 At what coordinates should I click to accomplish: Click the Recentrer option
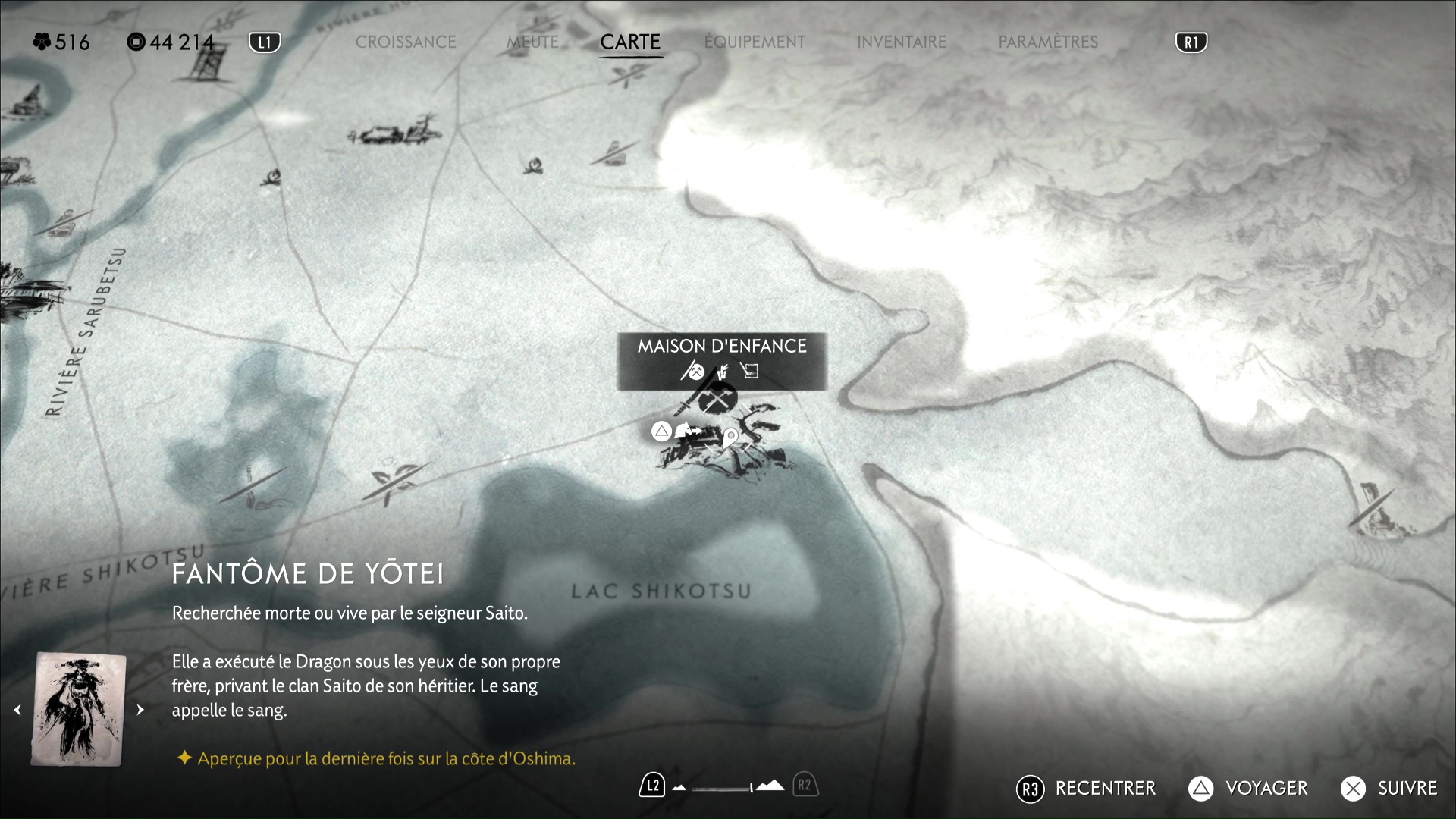pyautogui.click(x=1086, y=789)
